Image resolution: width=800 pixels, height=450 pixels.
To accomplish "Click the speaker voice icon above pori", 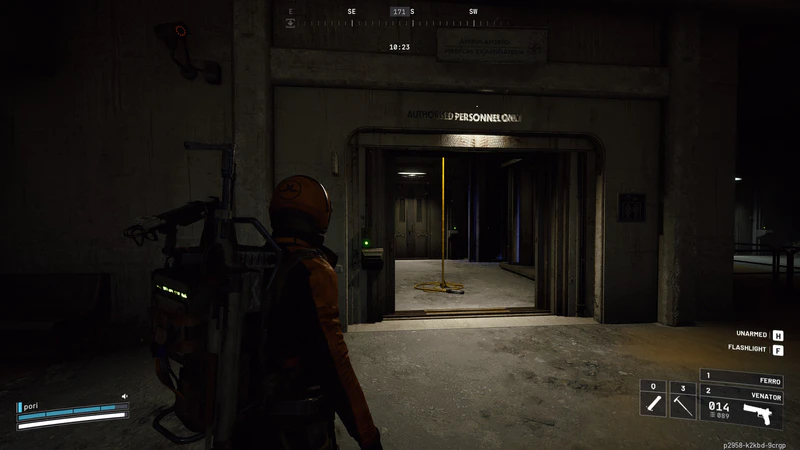I will (x=125, y=396).
